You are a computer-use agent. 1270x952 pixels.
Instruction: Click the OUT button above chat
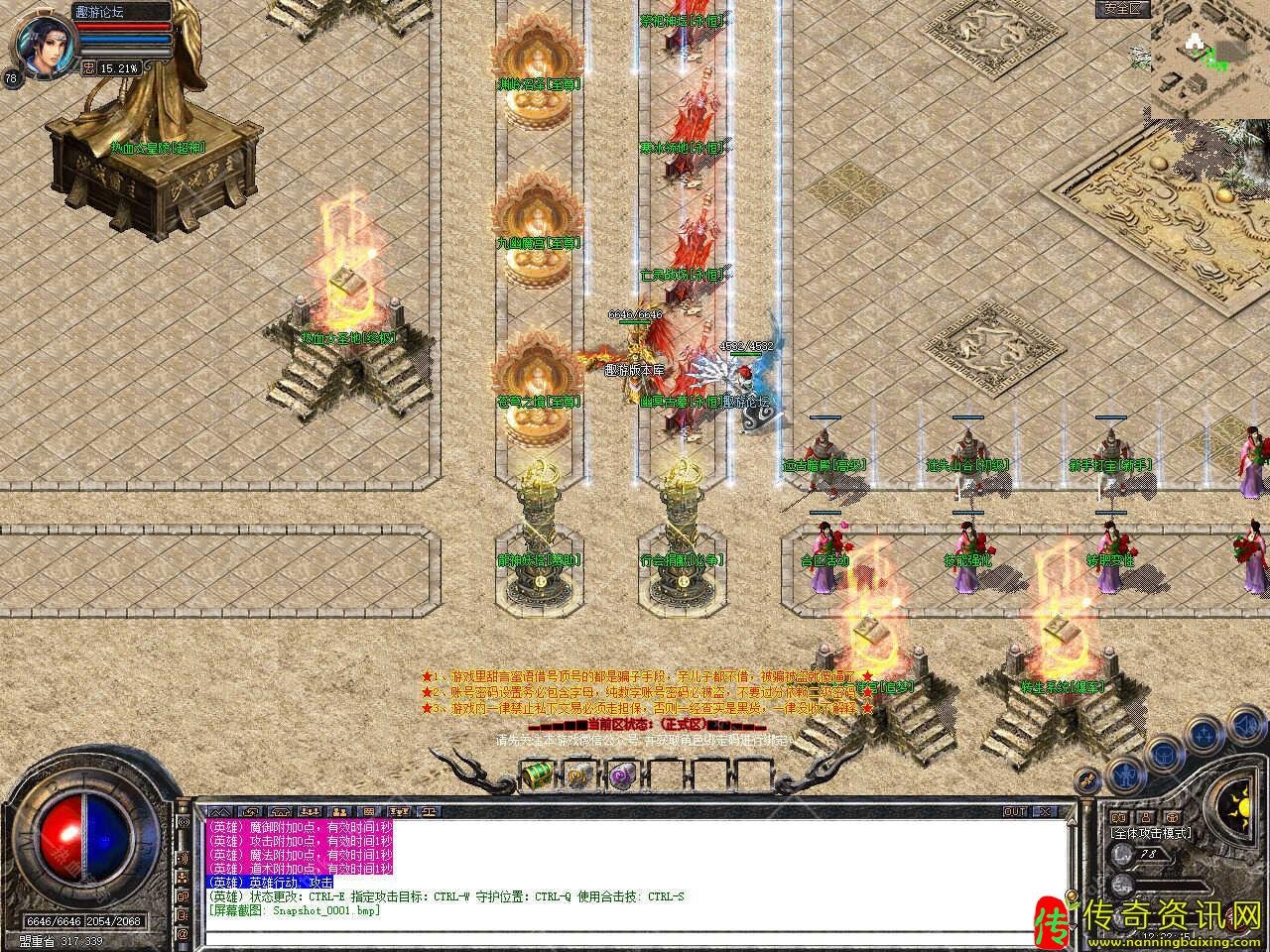click(x=1015, y=811)
